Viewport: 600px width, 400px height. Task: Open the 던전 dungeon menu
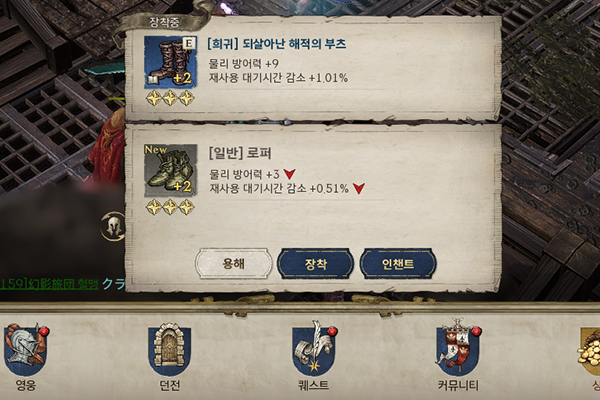click(168, 350)
